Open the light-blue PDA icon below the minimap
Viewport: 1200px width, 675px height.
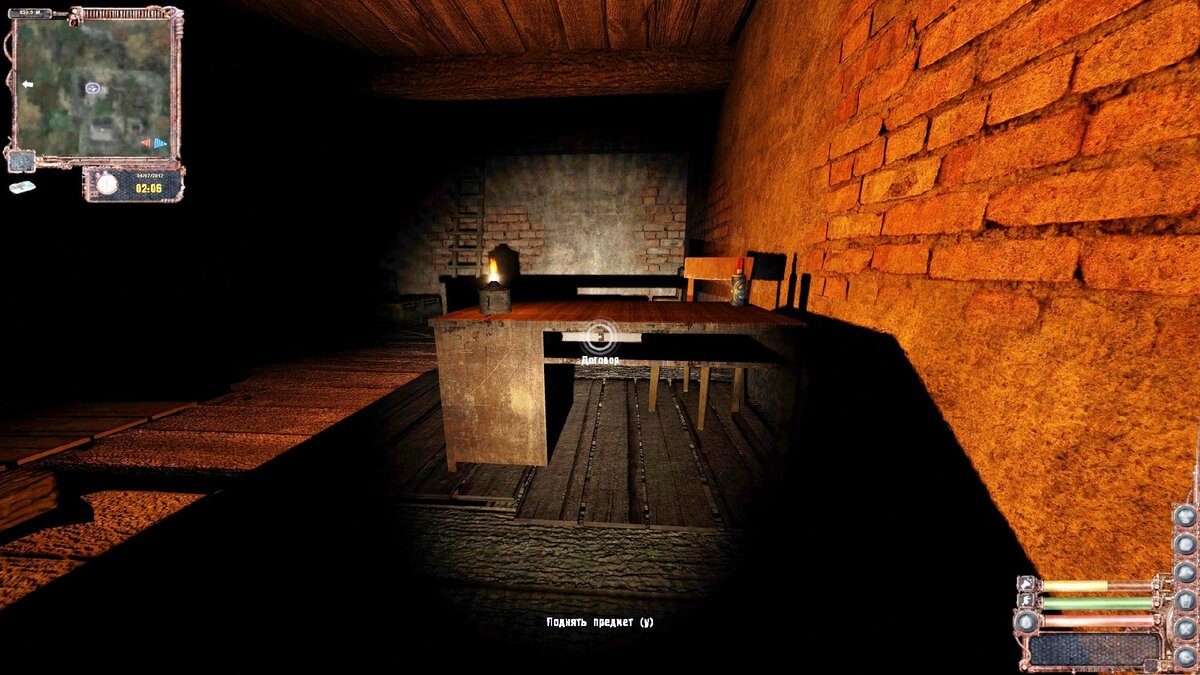pos(22,187)
